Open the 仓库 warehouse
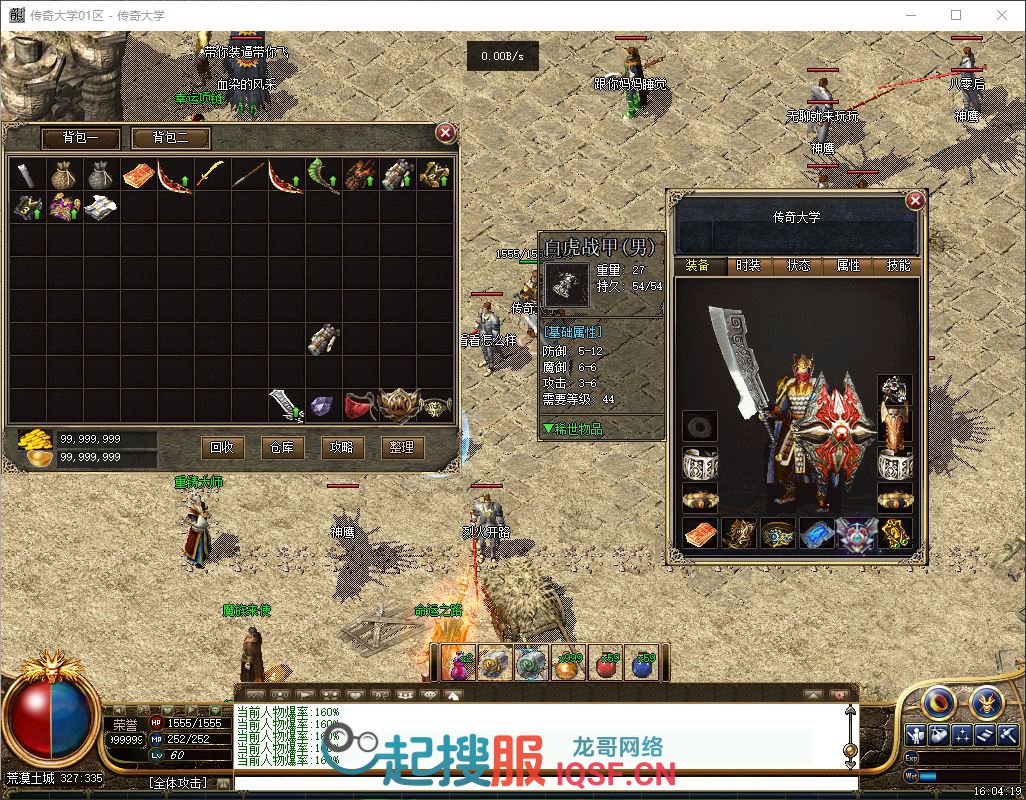Screen dimensions: 1026x800 (x=282, y=447)
